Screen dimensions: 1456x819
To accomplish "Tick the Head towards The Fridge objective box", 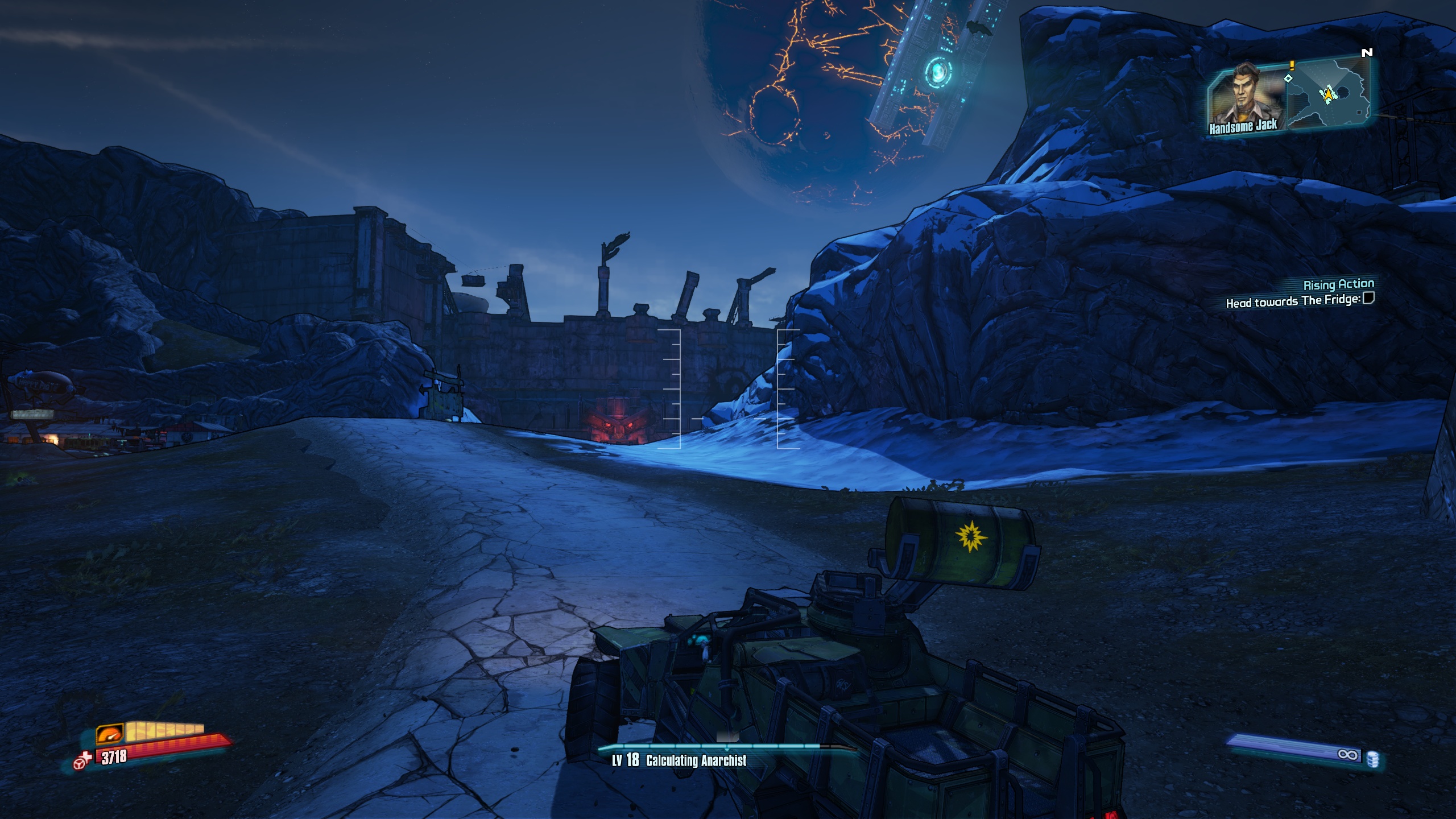I will click(1368, 298).
